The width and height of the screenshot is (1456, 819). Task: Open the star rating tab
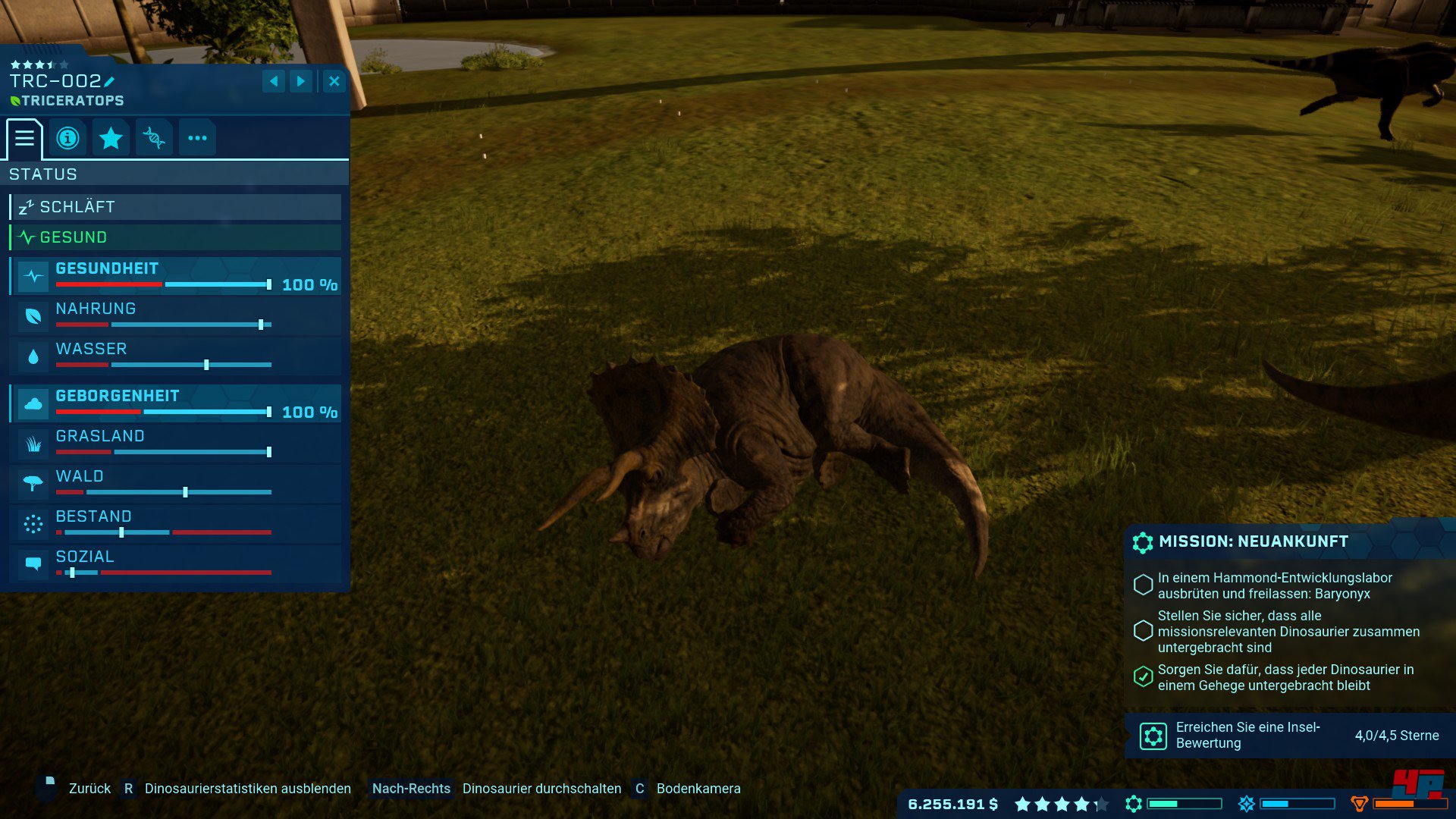(111, 138)
